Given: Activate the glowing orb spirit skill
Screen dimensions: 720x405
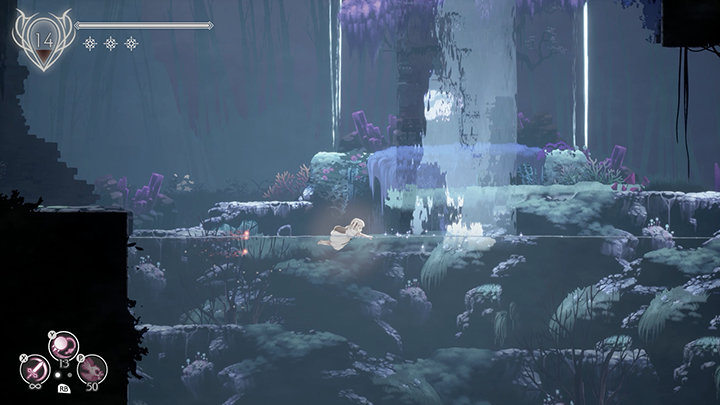Looking at the screenshot, I should [x=63, y=347].
